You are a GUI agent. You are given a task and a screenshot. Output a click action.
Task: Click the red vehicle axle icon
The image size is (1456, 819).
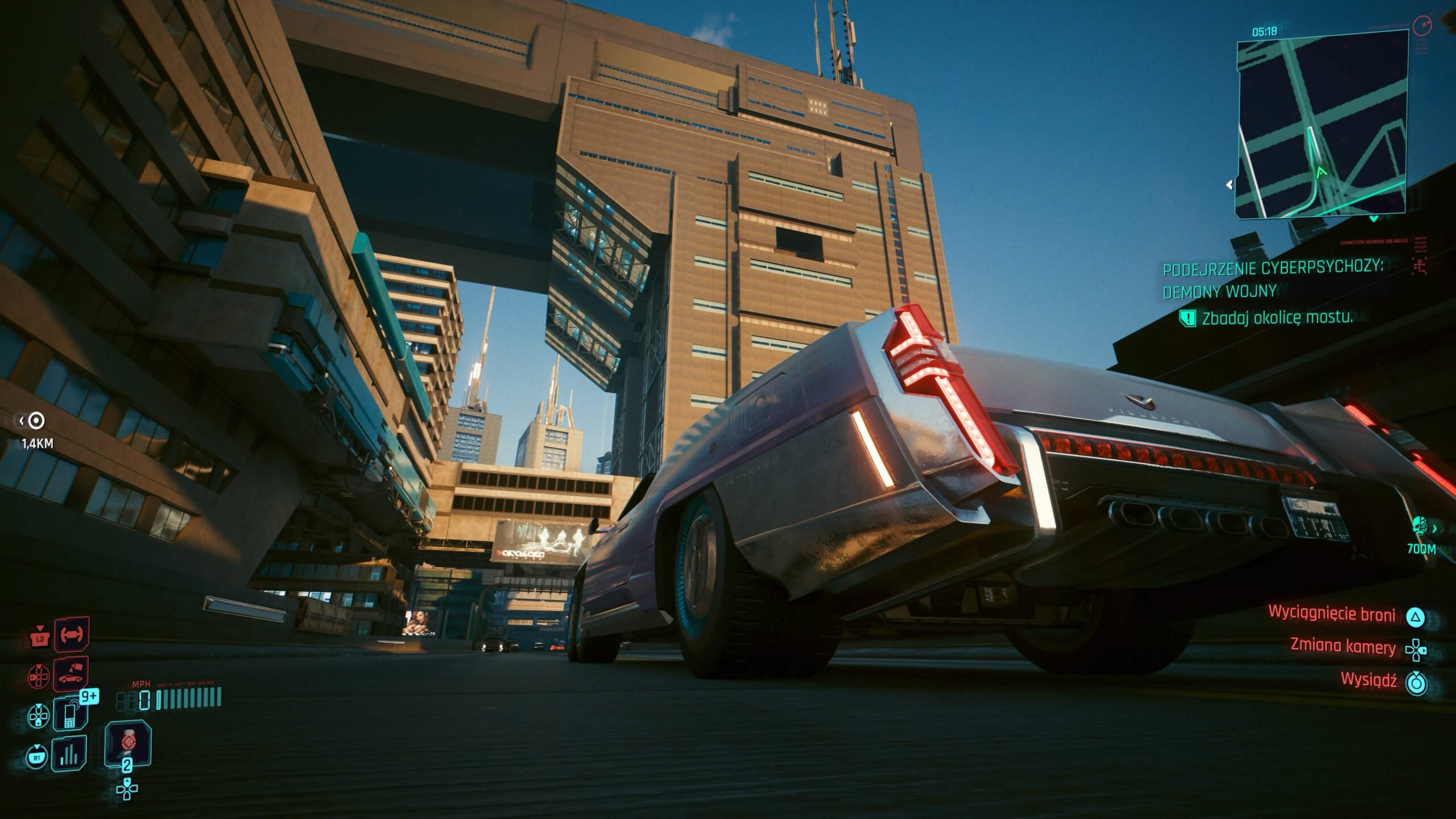coord(72,633)
